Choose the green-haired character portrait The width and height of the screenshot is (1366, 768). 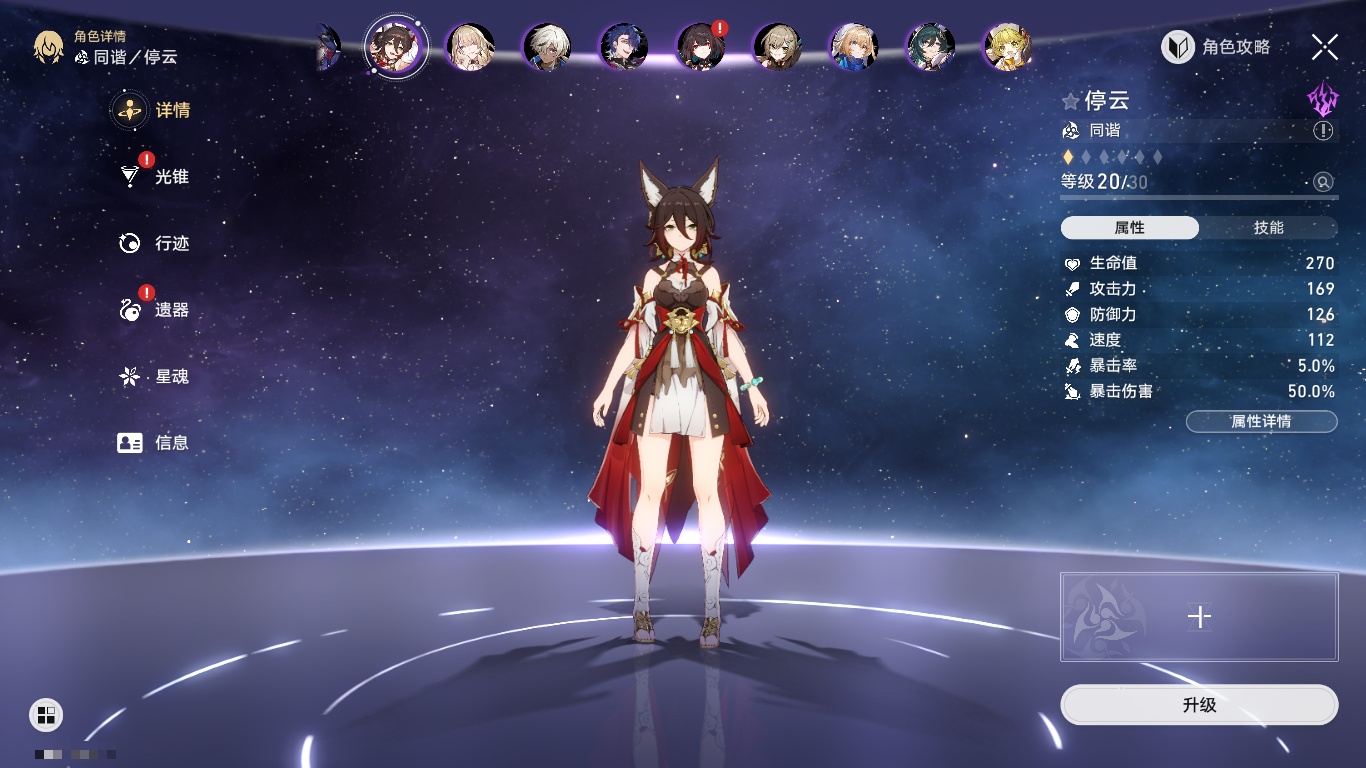coord(931,47)
